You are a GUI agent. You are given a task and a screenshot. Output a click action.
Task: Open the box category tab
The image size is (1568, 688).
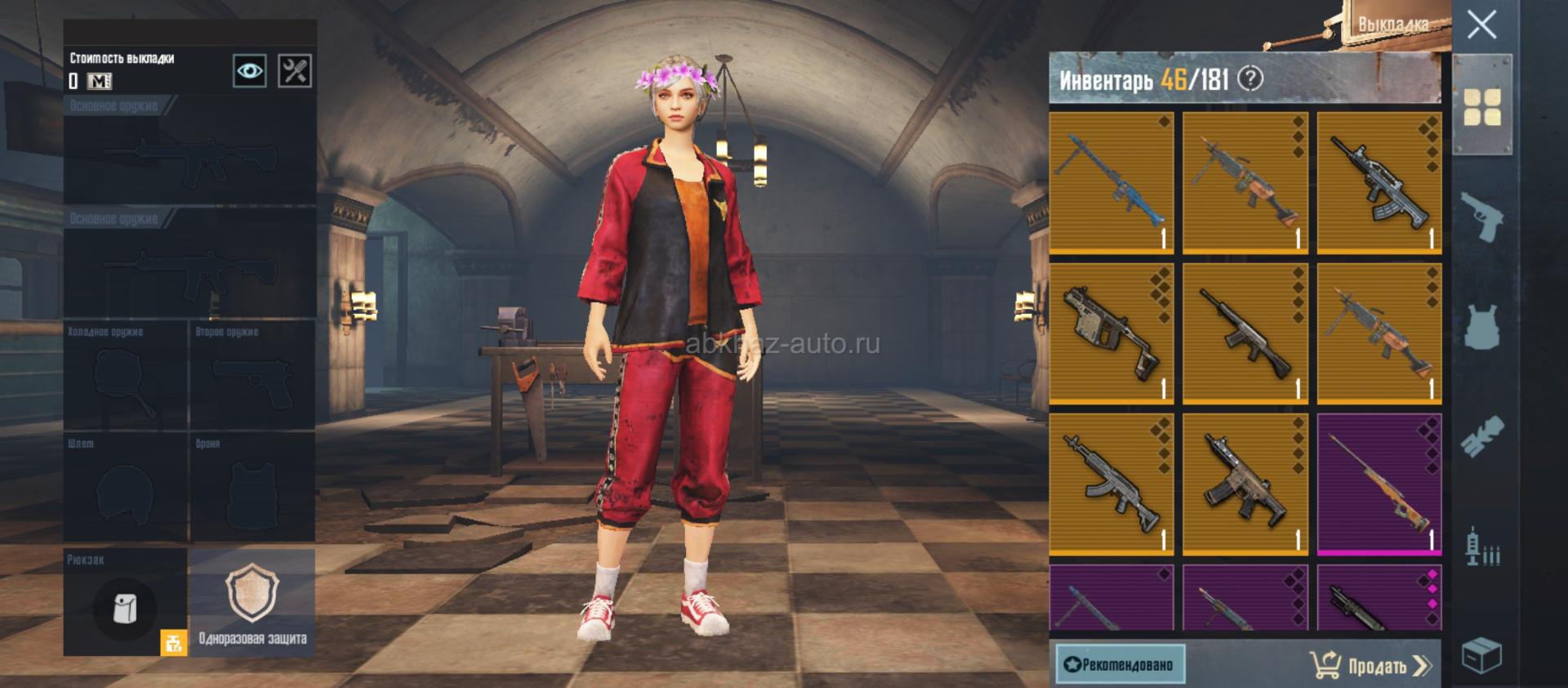1482,655
